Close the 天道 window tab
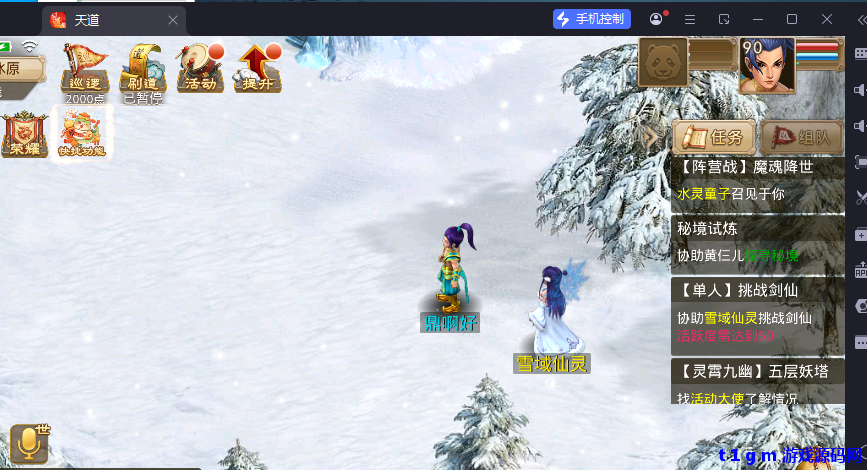The height and width of the screenshot is (470, 867). tap(173, 20)
